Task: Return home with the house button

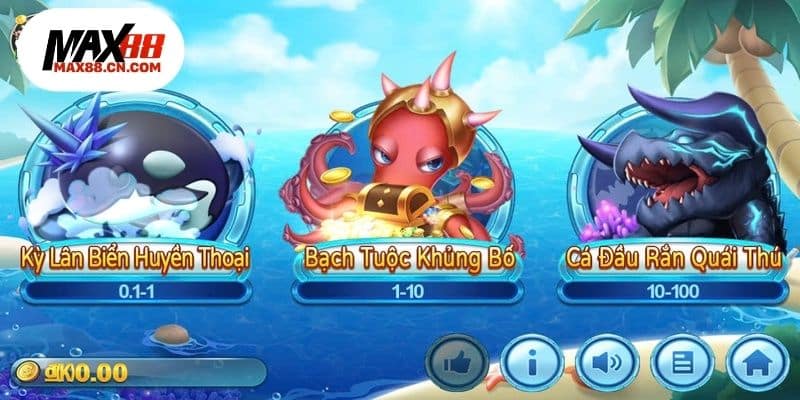Action: tap(756, 362)
